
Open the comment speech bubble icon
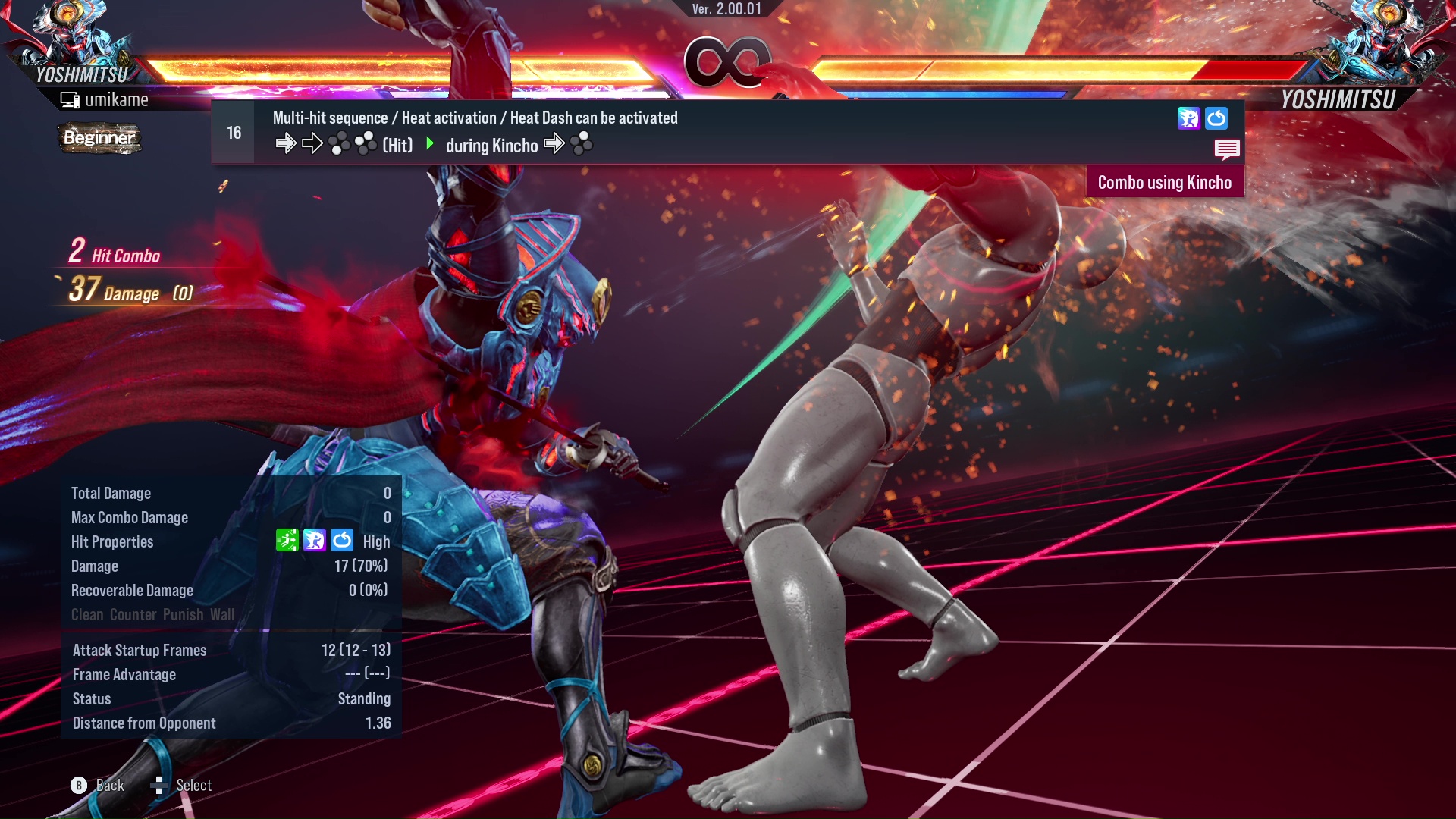click(1228, 149)
